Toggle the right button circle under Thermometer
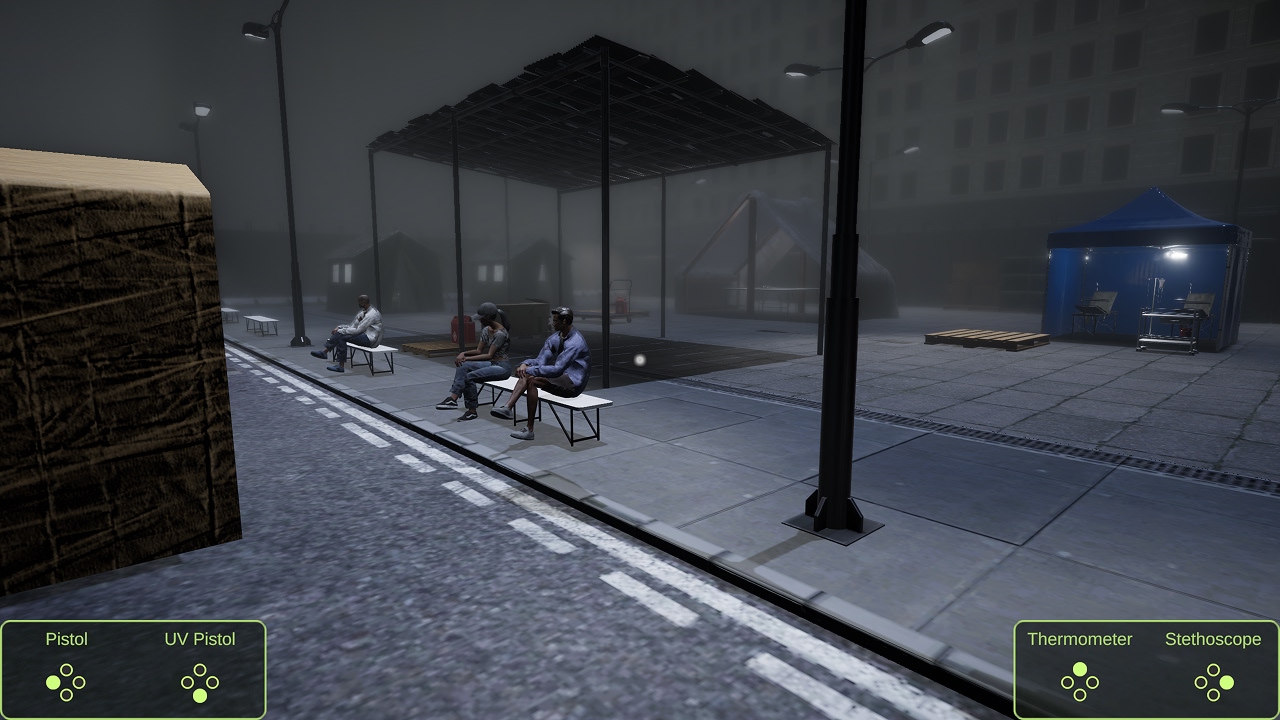 click(1093, 683)
